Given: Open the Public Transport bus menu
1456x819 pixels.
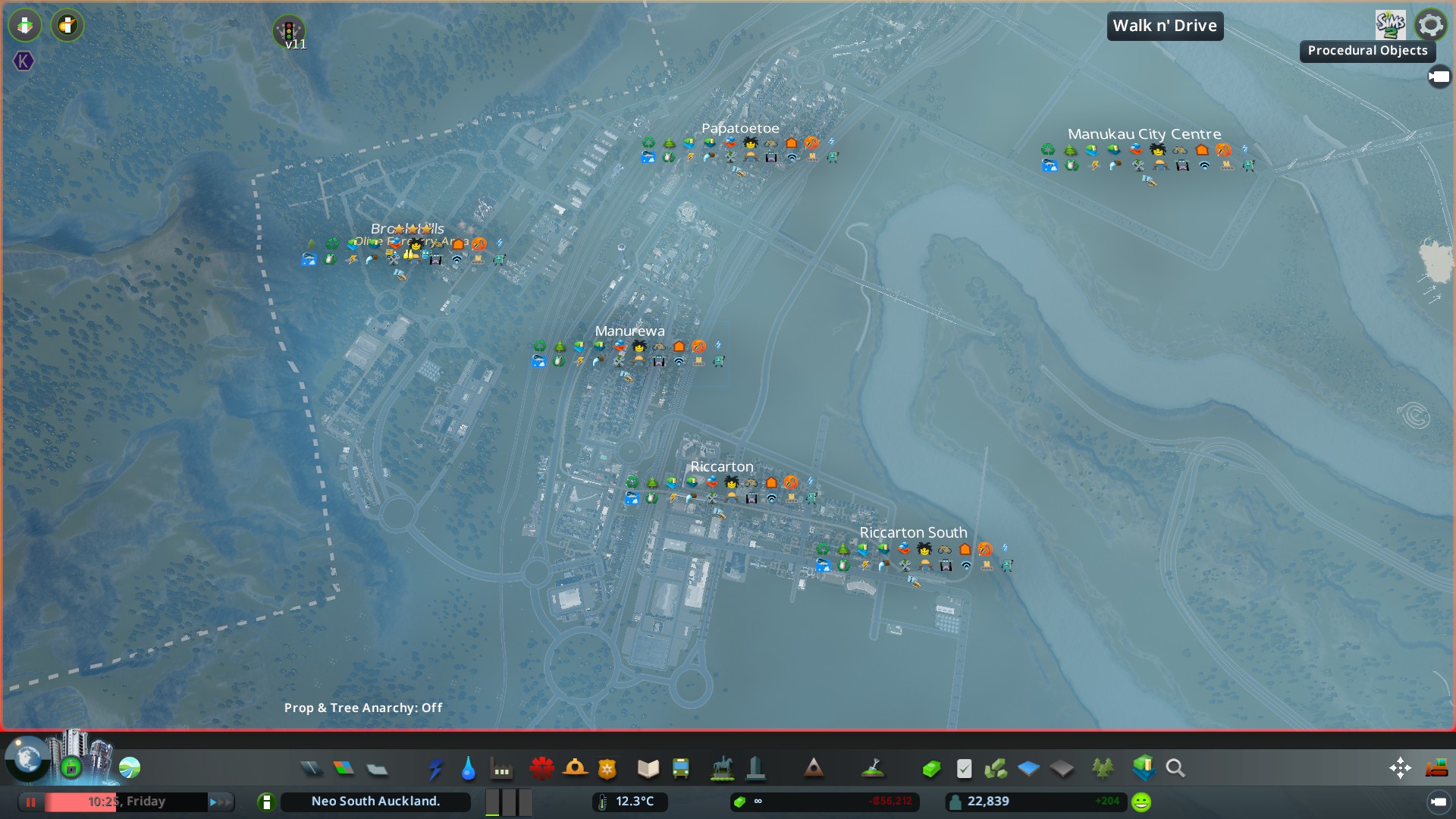Looking at the screenshot, I should (681, 769).
